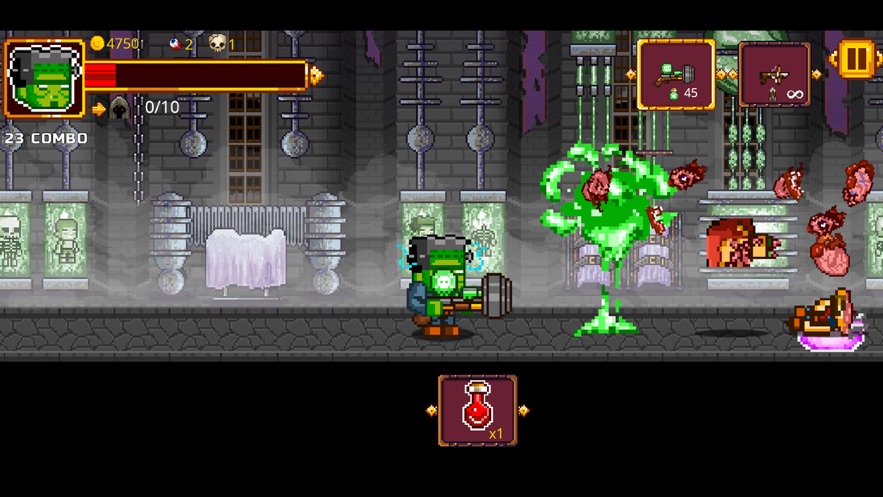The width and height of the screenshot is (883, 497).
Task: Pause the game with the pause button
Action: (856, 59)
